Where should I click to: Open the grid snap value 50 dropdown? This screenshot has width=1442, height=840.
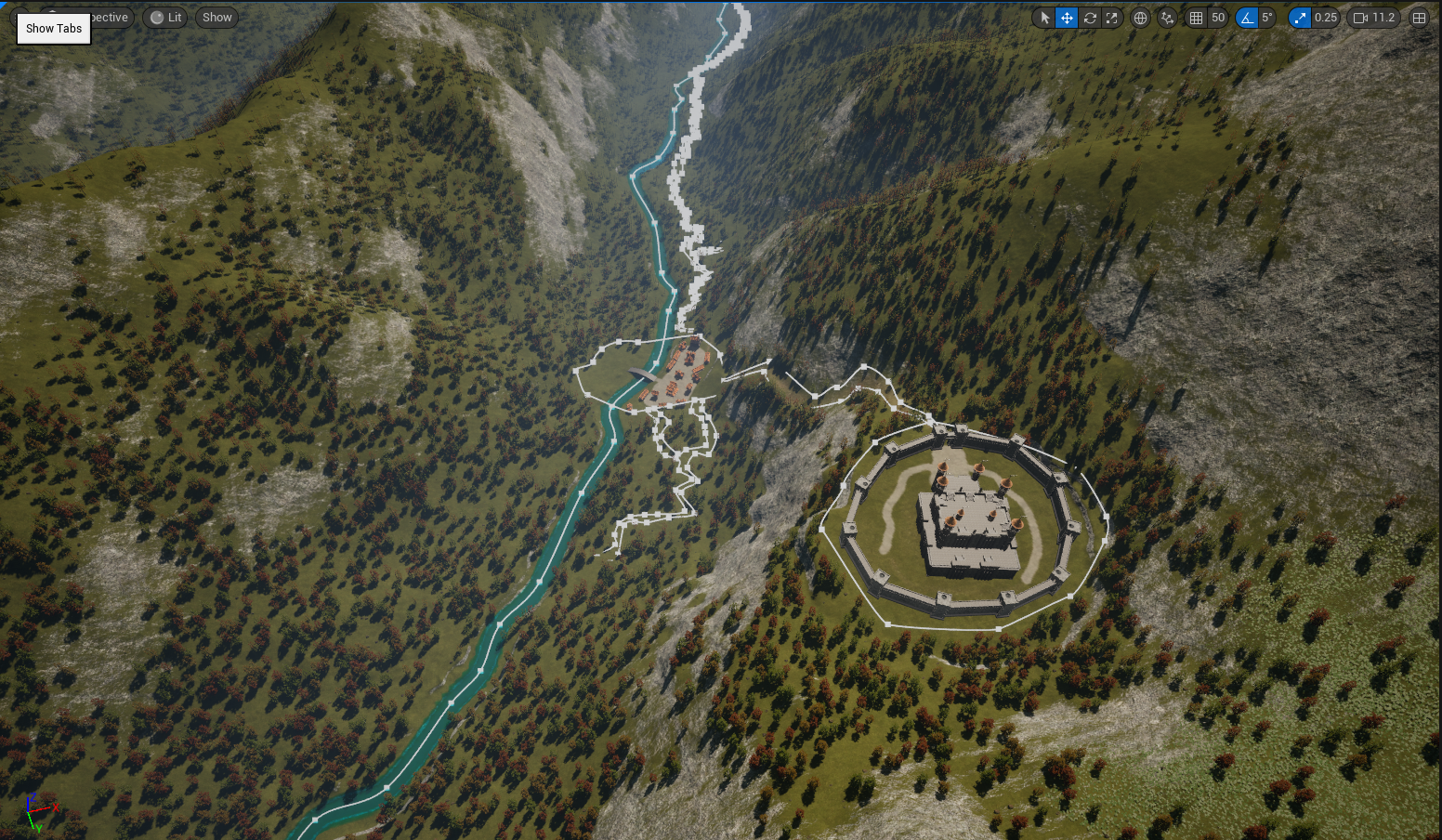[1218, 18]
